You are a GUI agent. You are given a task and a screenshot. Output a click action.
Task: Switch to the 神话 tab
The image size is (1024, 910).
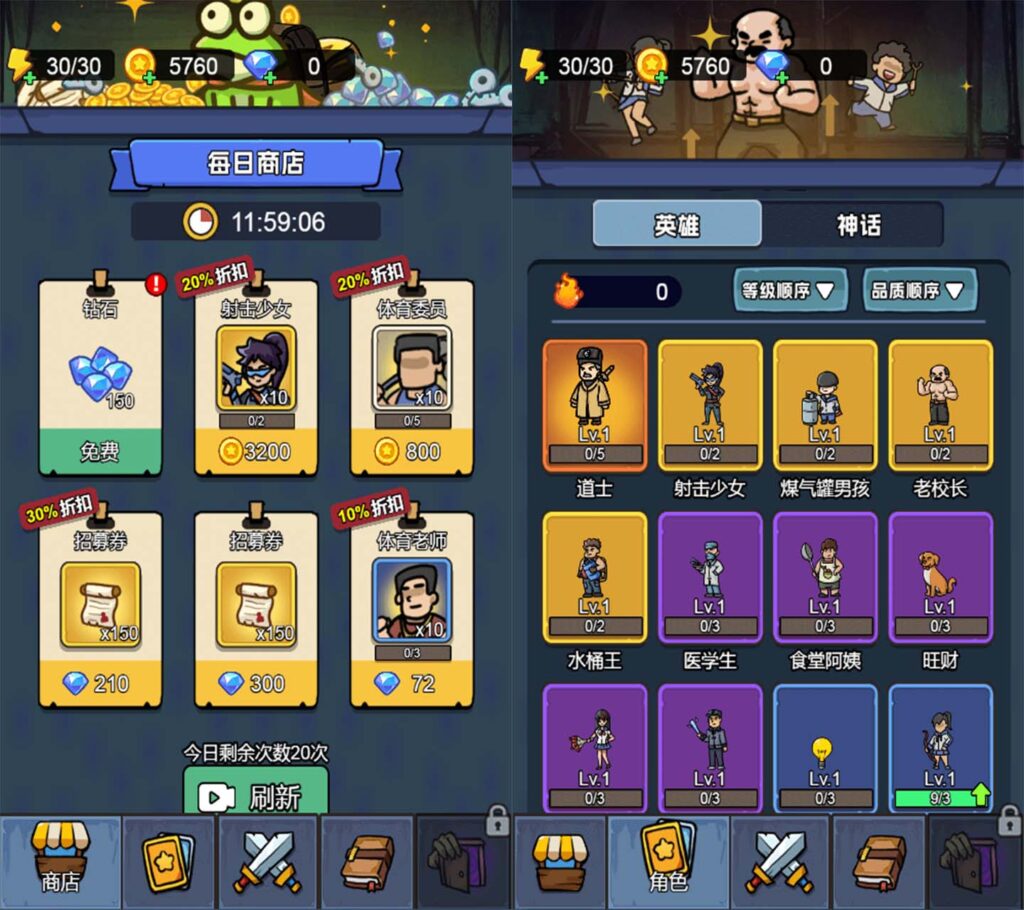point(857,225)
